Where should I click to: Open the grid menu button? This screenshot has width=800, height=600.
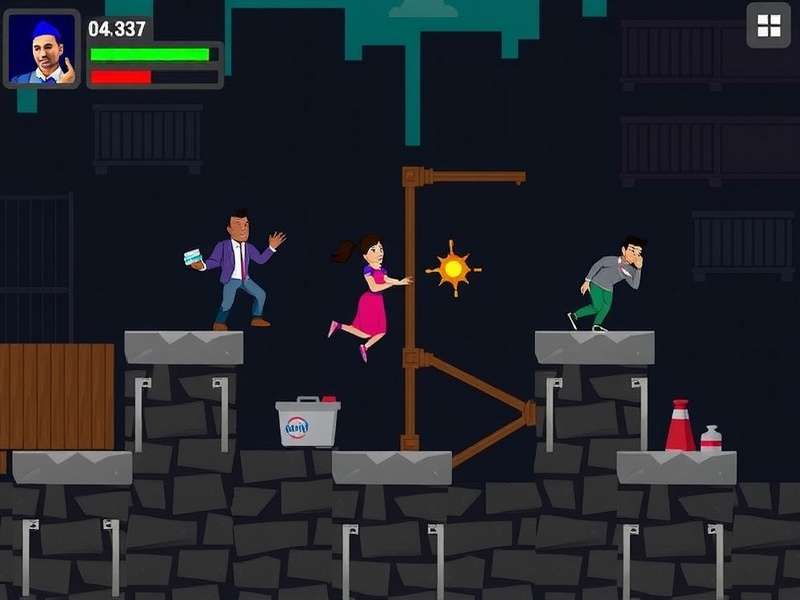[768, 26]
